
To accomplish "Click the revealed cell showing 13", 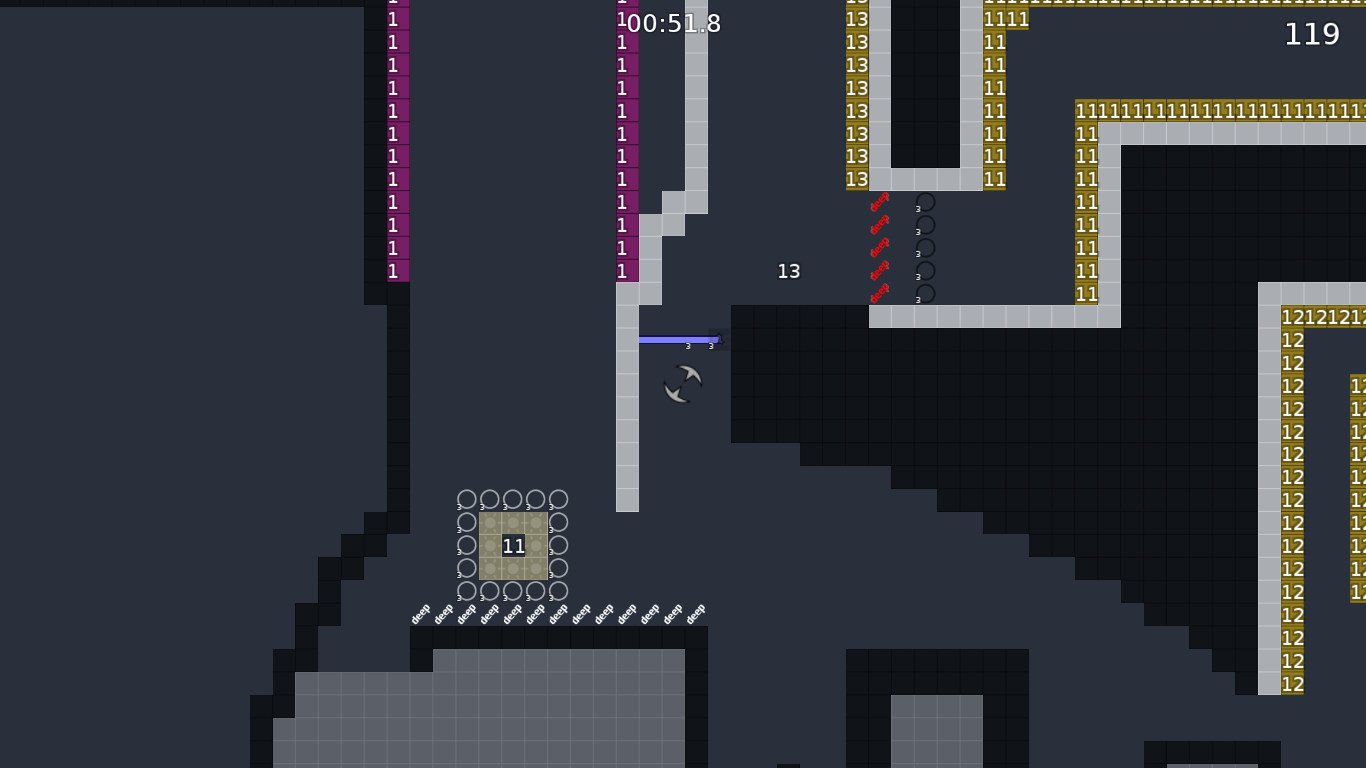I will pyautogui.click(x=788, y=271).
